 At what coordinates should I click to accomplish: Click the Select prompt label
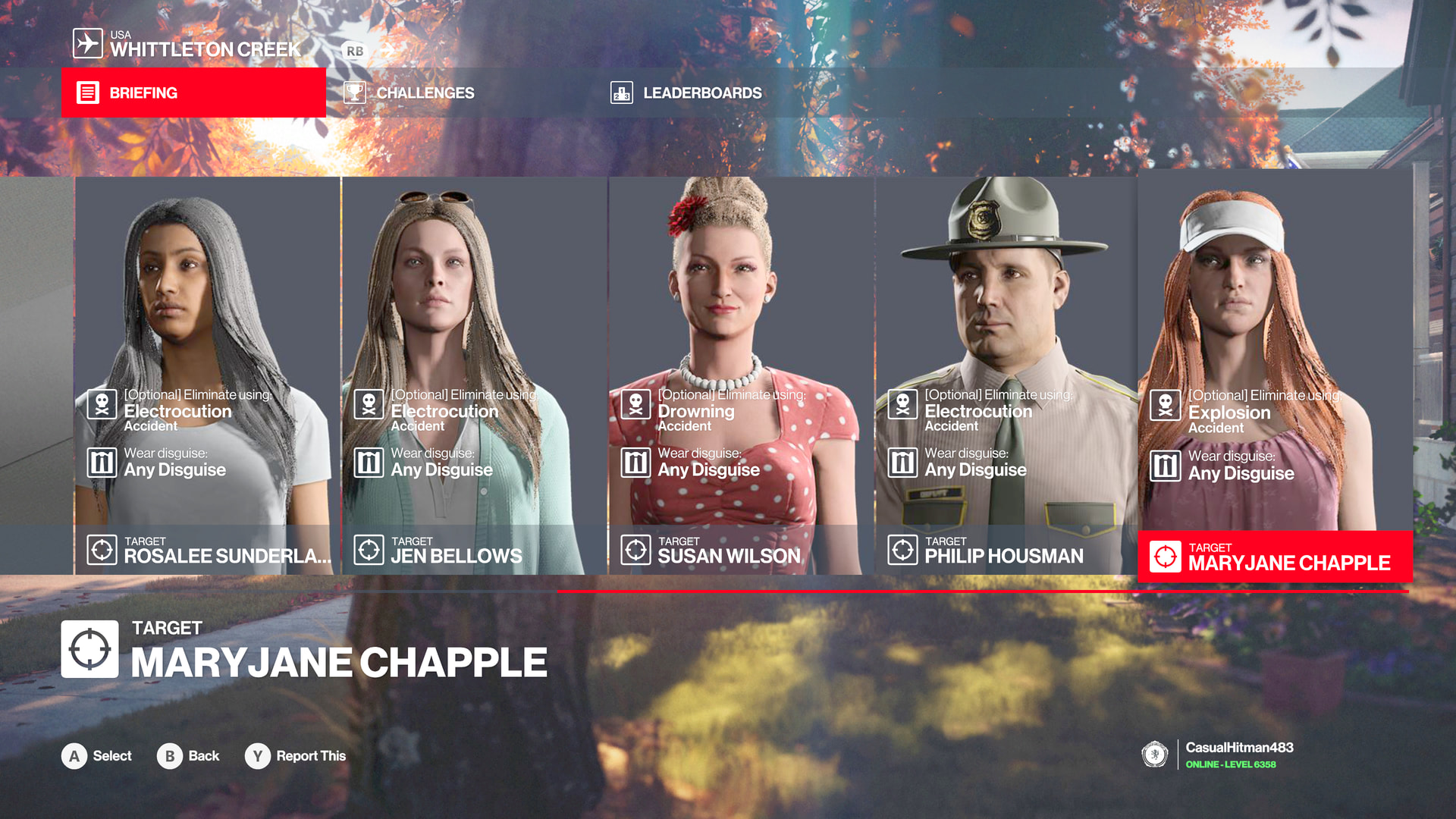click(111, 756)
